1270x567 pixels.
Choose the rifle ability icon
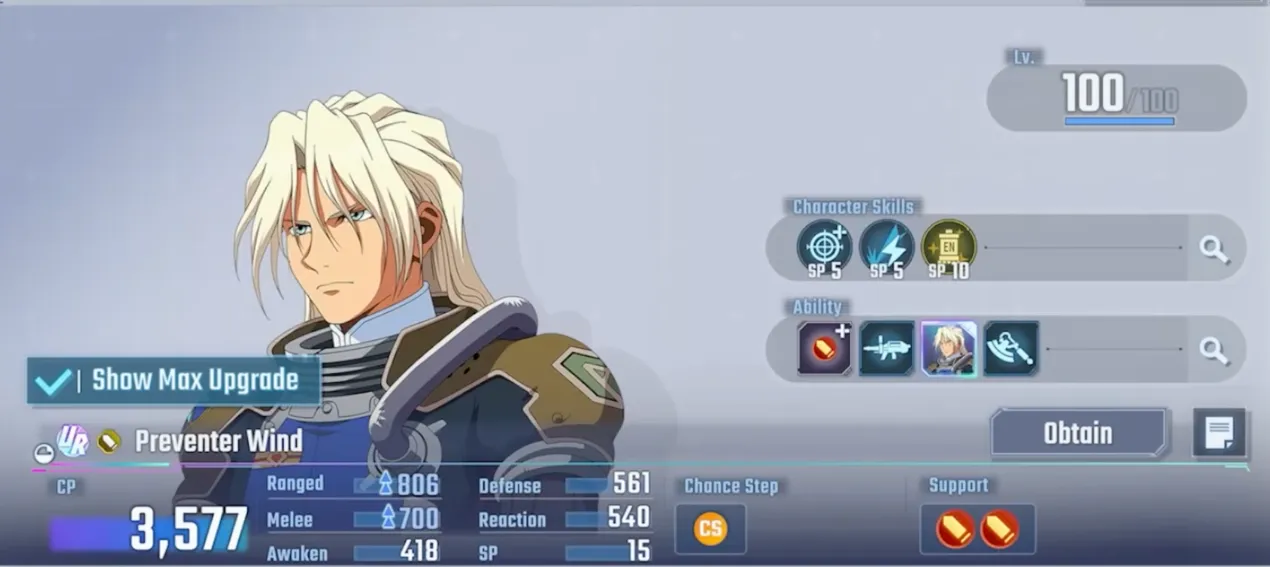pyautogui.click(x=886, y=348)
